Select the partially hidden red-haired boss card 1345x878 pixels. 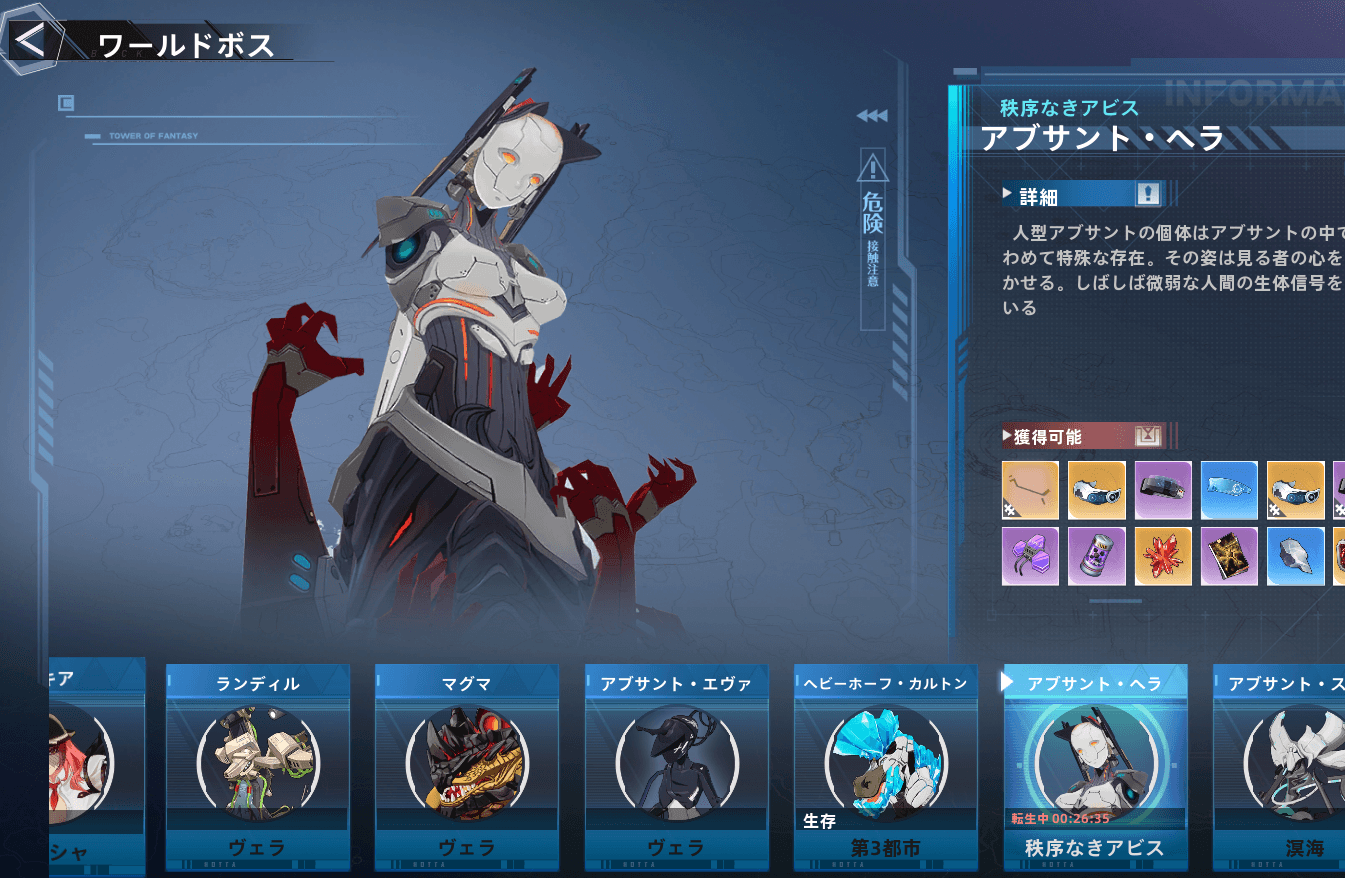(97, 767)
